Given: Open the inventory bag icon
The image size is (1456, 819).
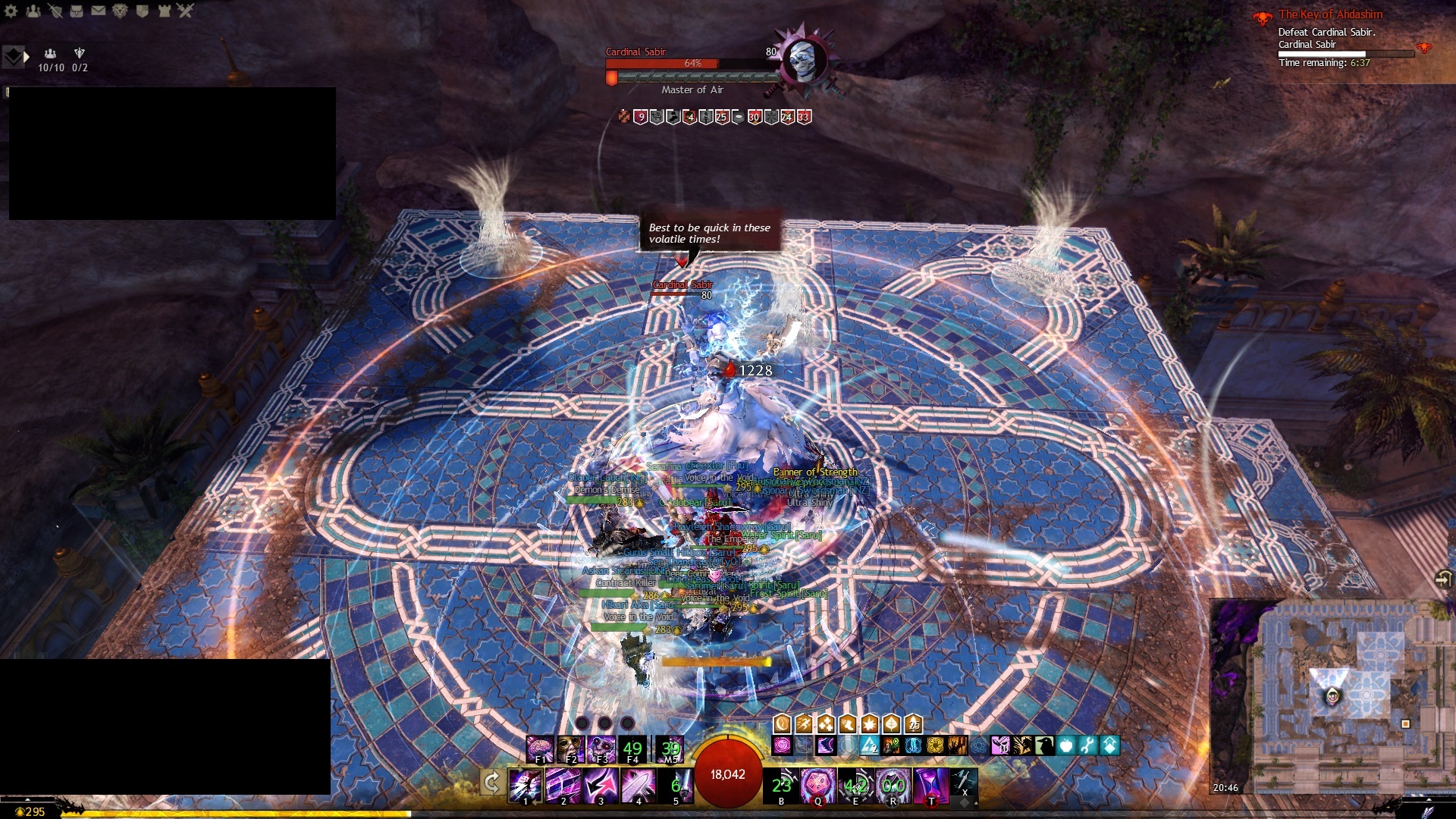Looking at the screenshot, I should [x=77, y=11].
